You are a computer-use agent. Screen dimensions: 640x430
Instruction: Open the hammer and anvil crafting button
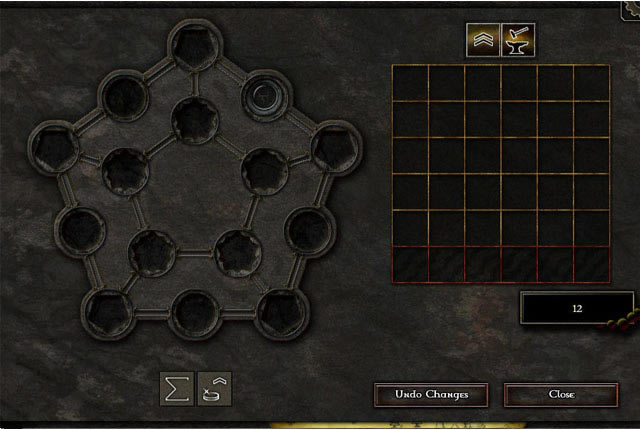[x=518, y=41]
